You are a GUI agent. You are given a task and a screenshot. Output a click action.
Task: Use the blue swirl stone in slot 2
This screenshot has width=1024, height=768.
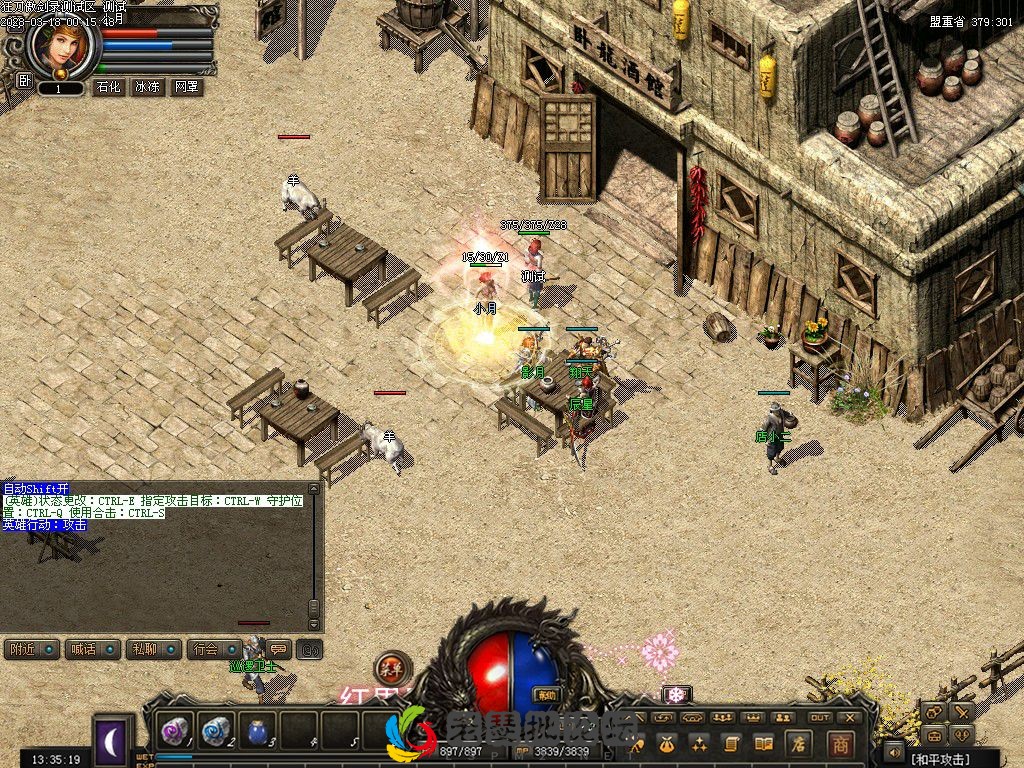215,731
